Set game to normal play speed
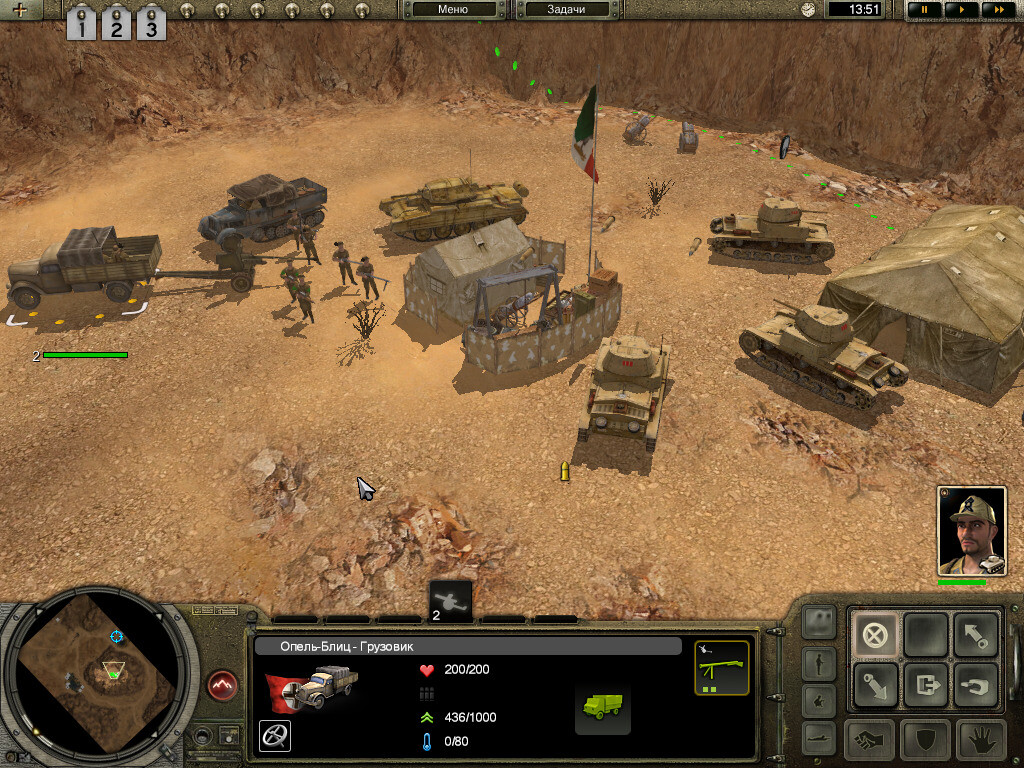Viewport: 1024px width, 768px height. point(960,10)
